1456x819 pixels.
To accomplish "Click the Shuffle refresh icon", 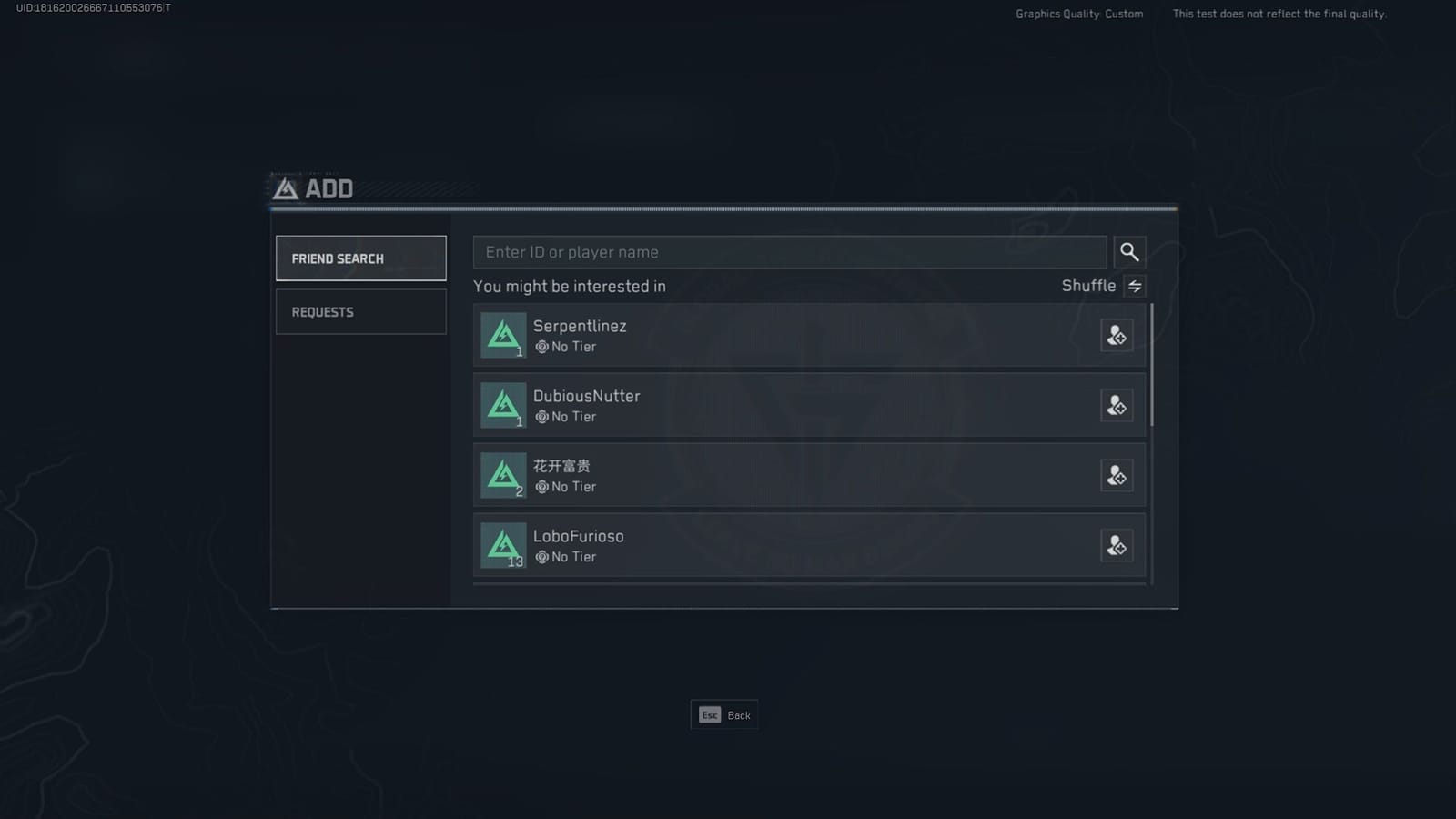I will (1135, 286).
